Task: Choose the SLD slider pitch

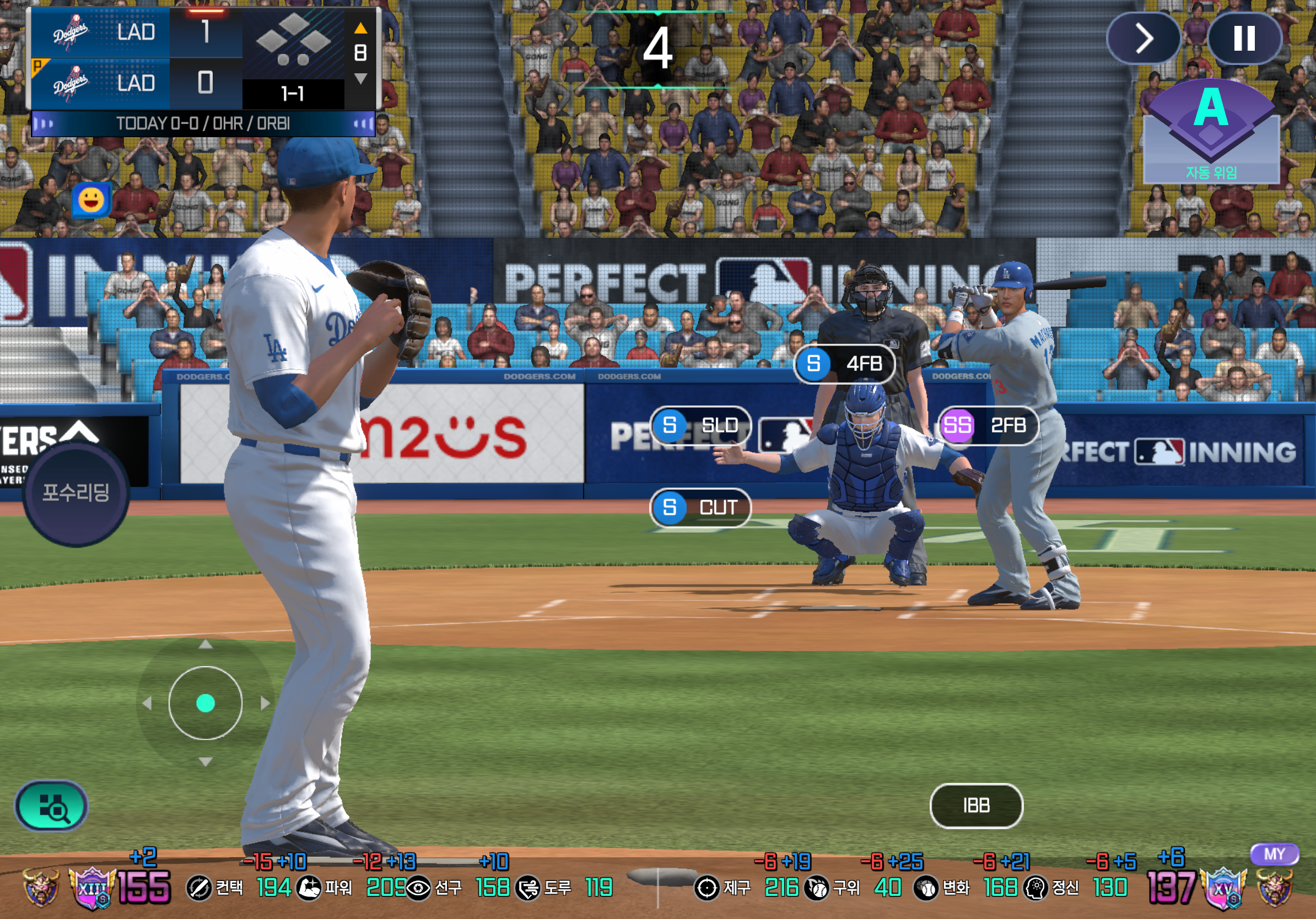Action: [x=700, y=426]
